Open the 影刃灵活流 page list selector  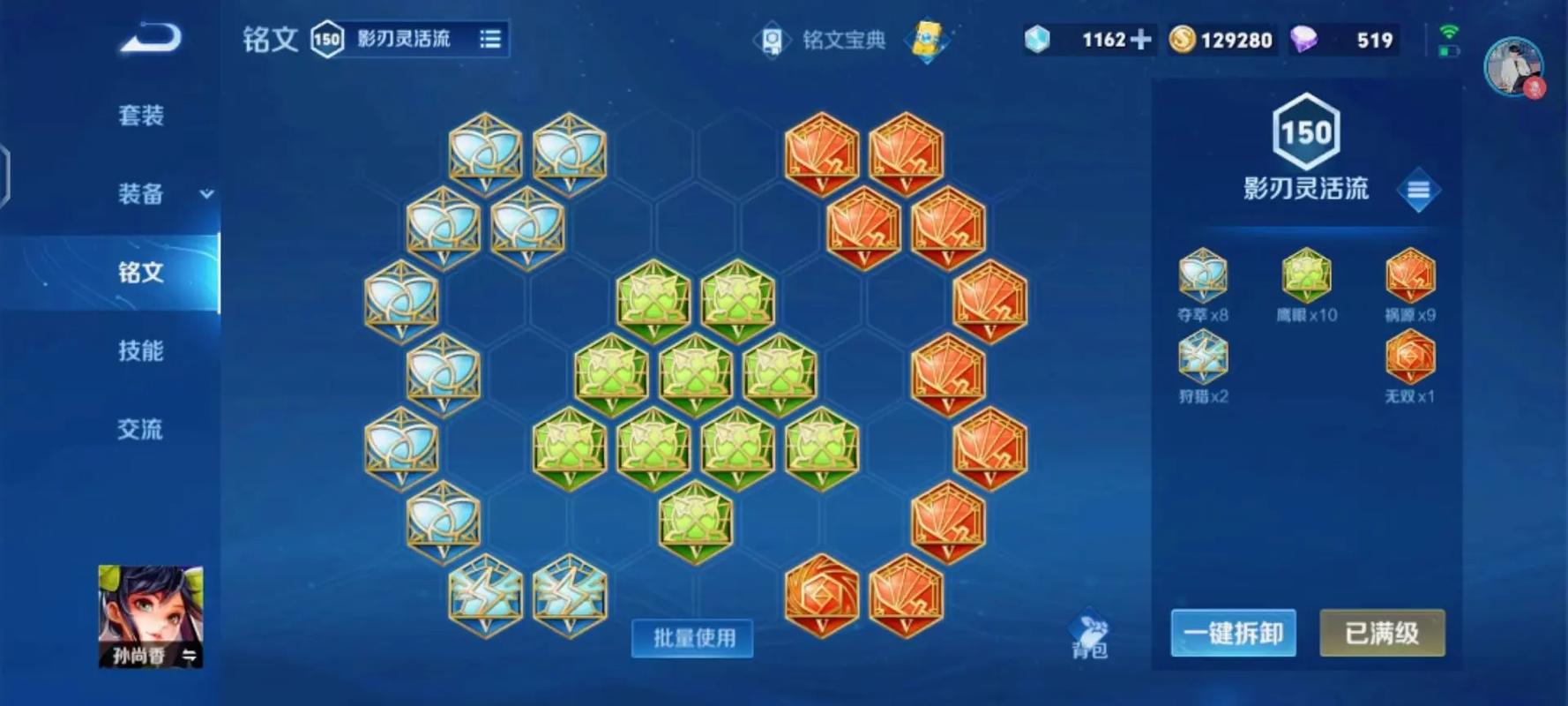tap(491, 40)
